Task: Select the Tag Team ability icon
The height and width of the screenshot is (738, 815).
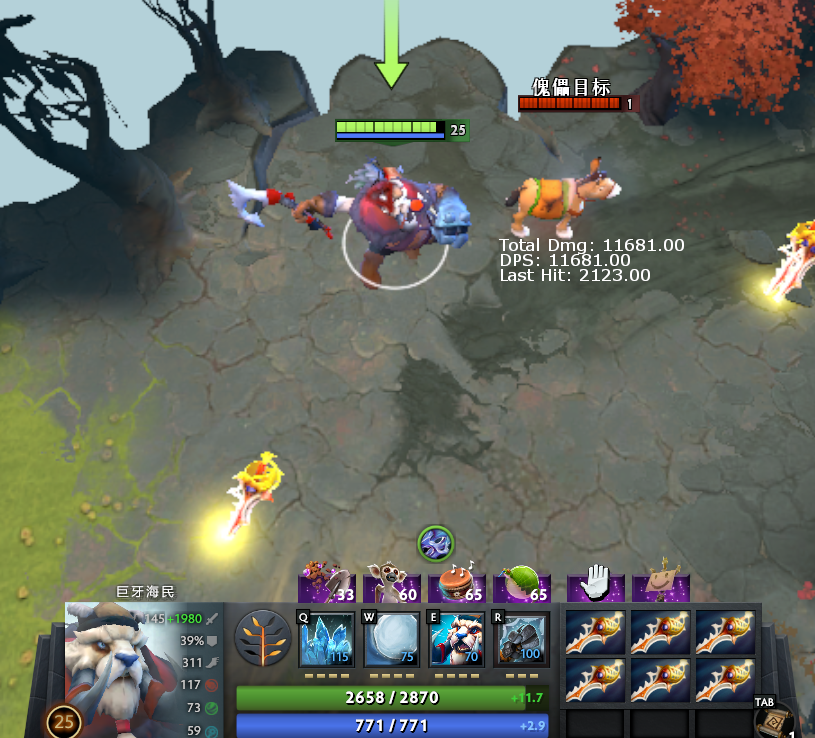Action: coord(457,640)
